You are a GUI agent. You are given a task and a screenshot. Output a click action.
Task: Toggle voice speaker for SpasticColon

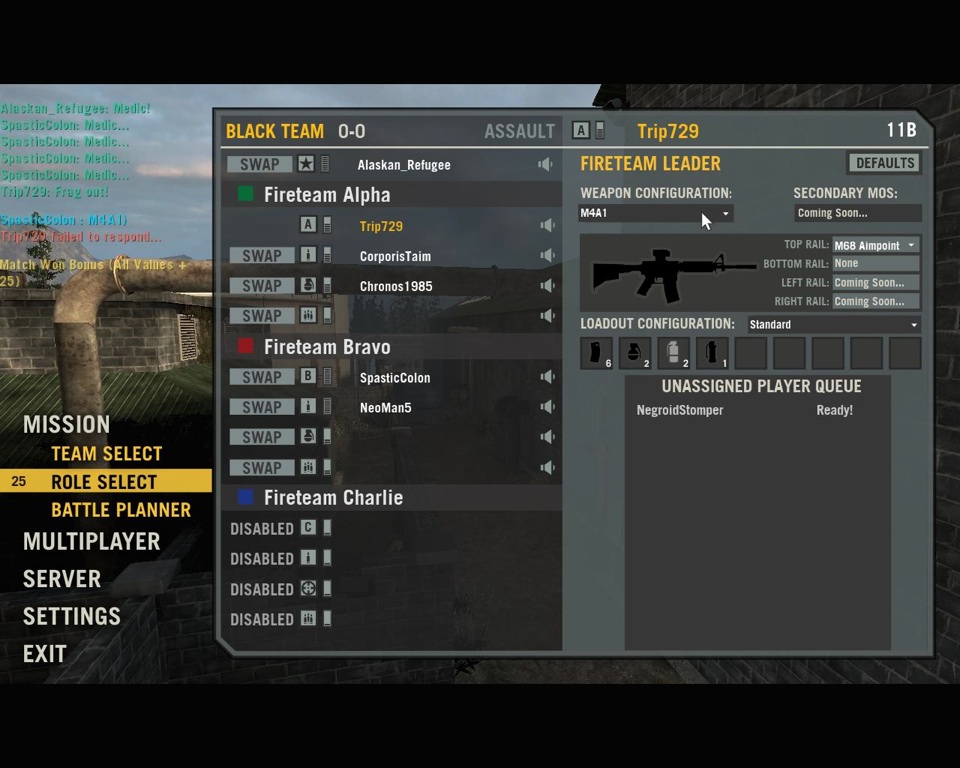coord(546,377)
